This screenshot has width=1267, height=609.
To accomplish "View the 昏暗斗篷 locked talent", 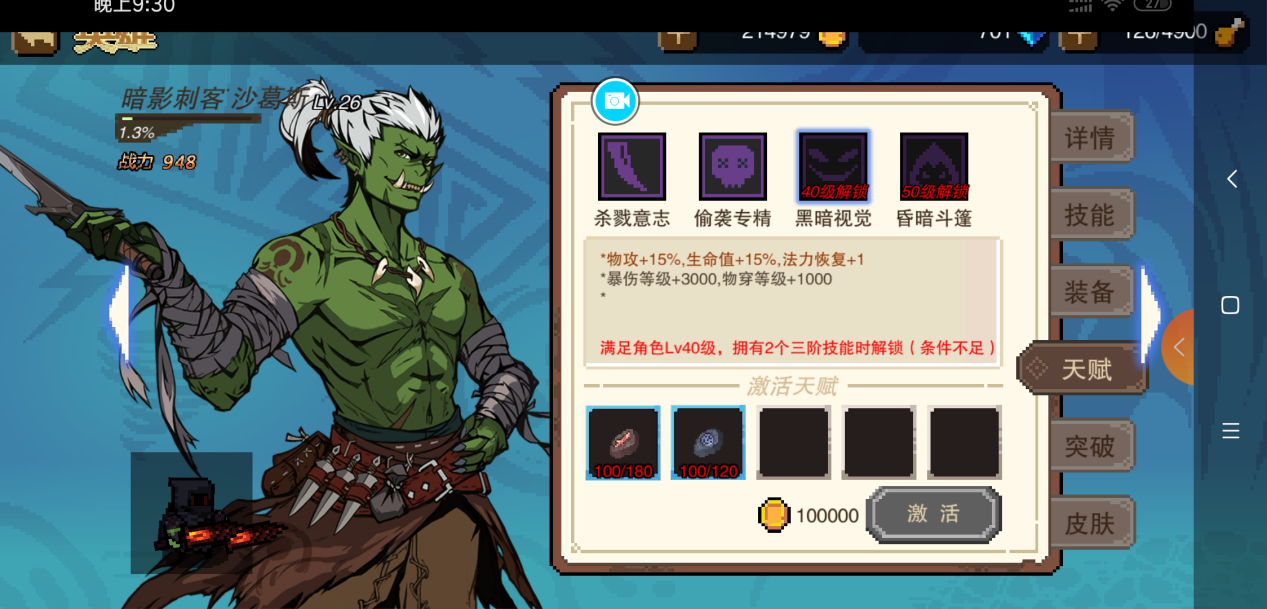I will (x=934, y=167).
